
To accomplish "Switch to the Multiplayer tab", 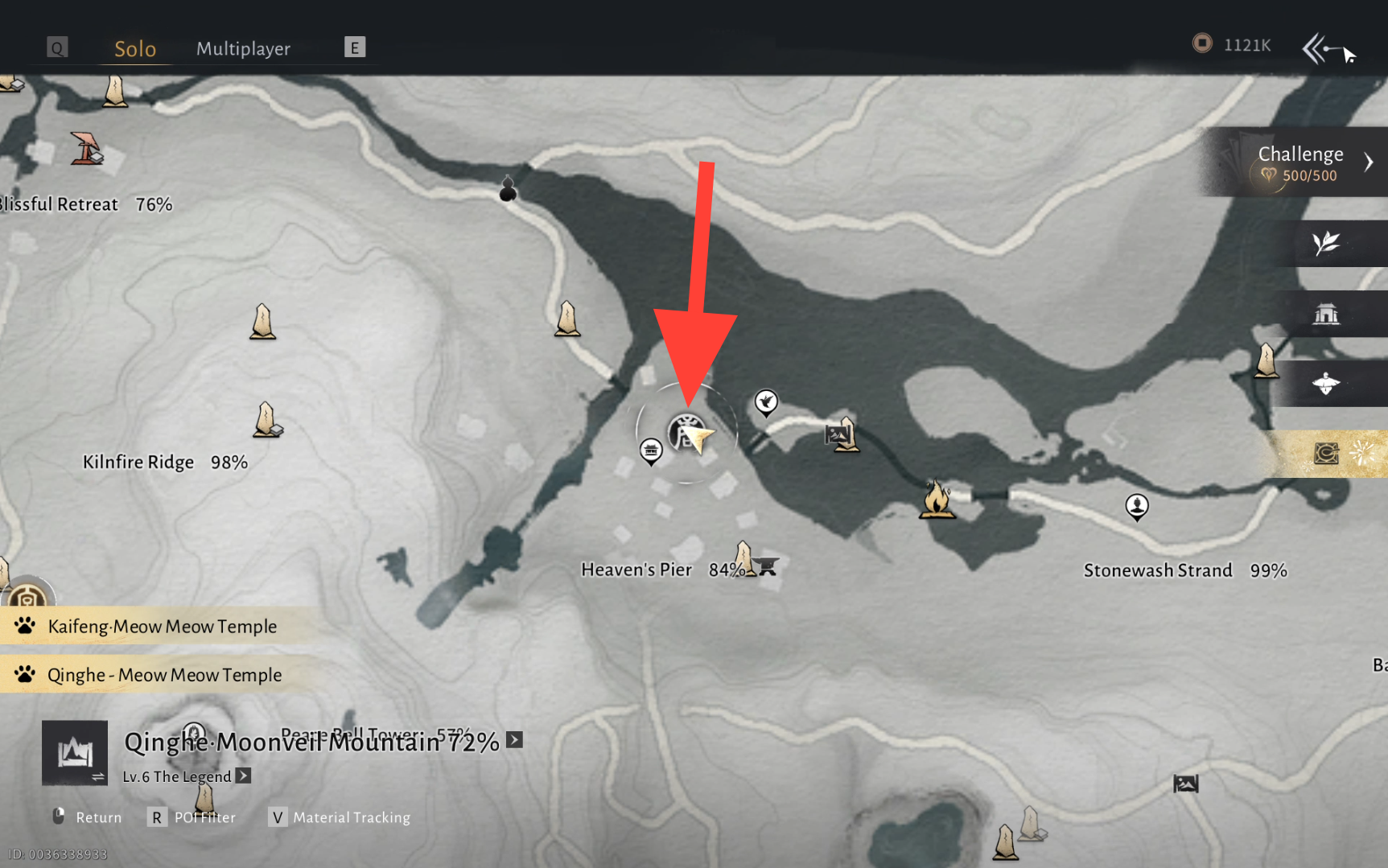I will [x=243, y=49].
